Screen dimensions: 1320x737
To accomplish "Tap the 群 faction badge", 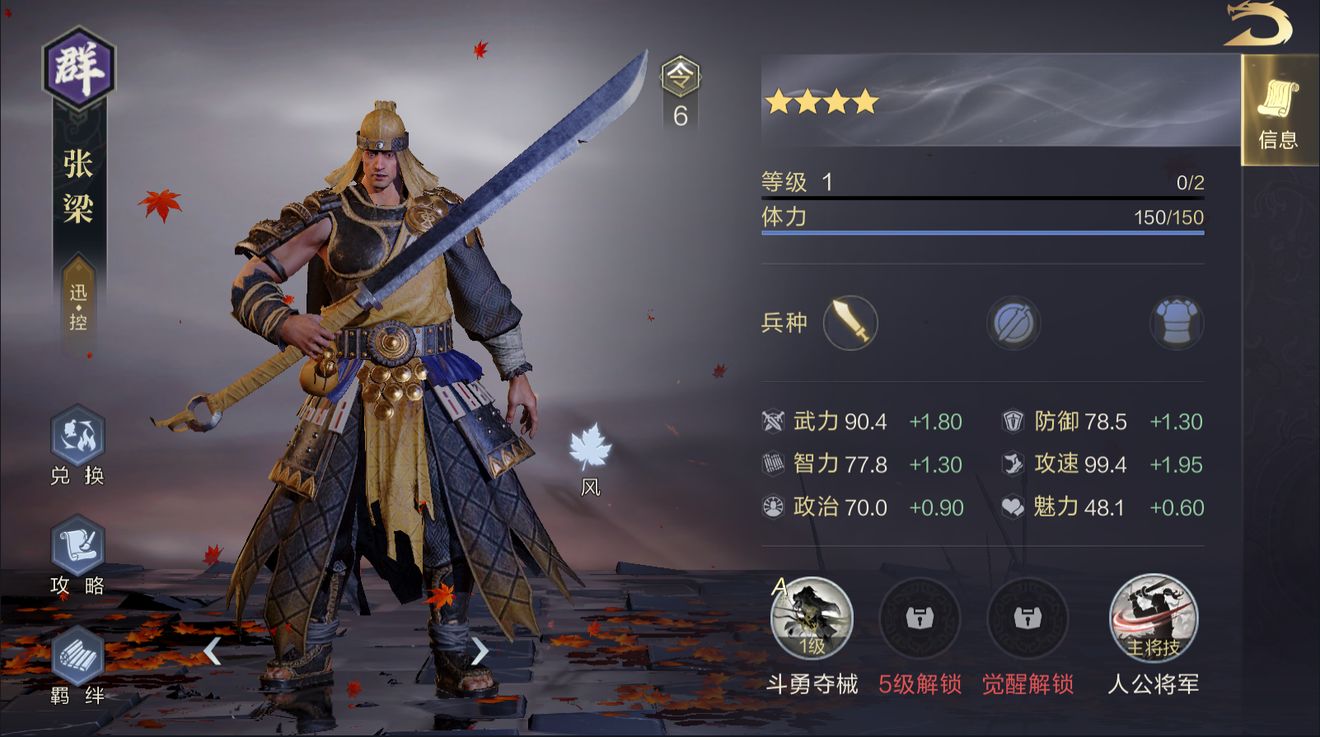I will click(x=79, y=68).
